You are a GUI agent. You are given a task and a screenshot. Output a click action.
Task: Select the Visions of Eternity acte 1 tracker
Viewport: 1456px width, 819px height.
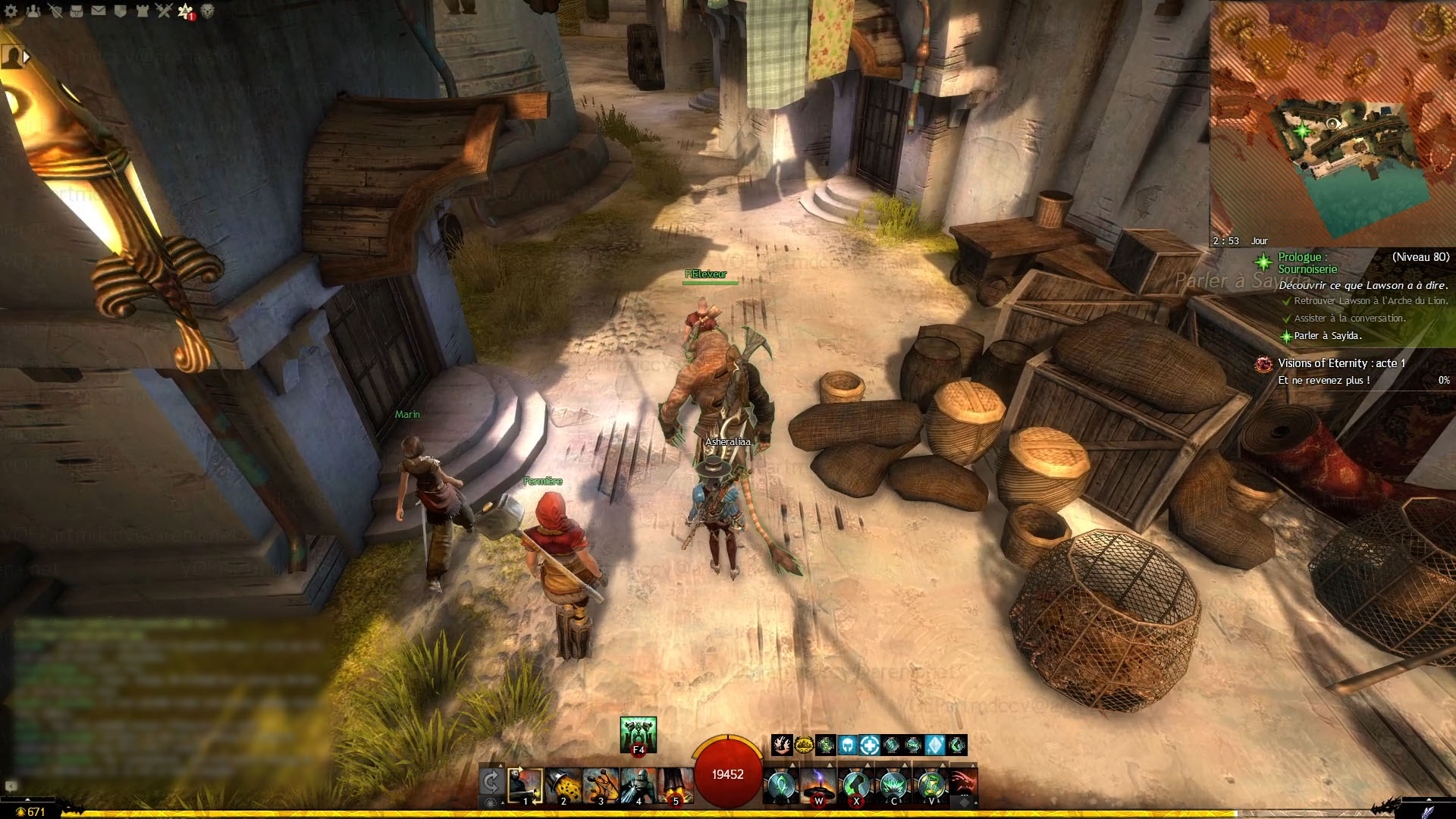coord(1341,364)
